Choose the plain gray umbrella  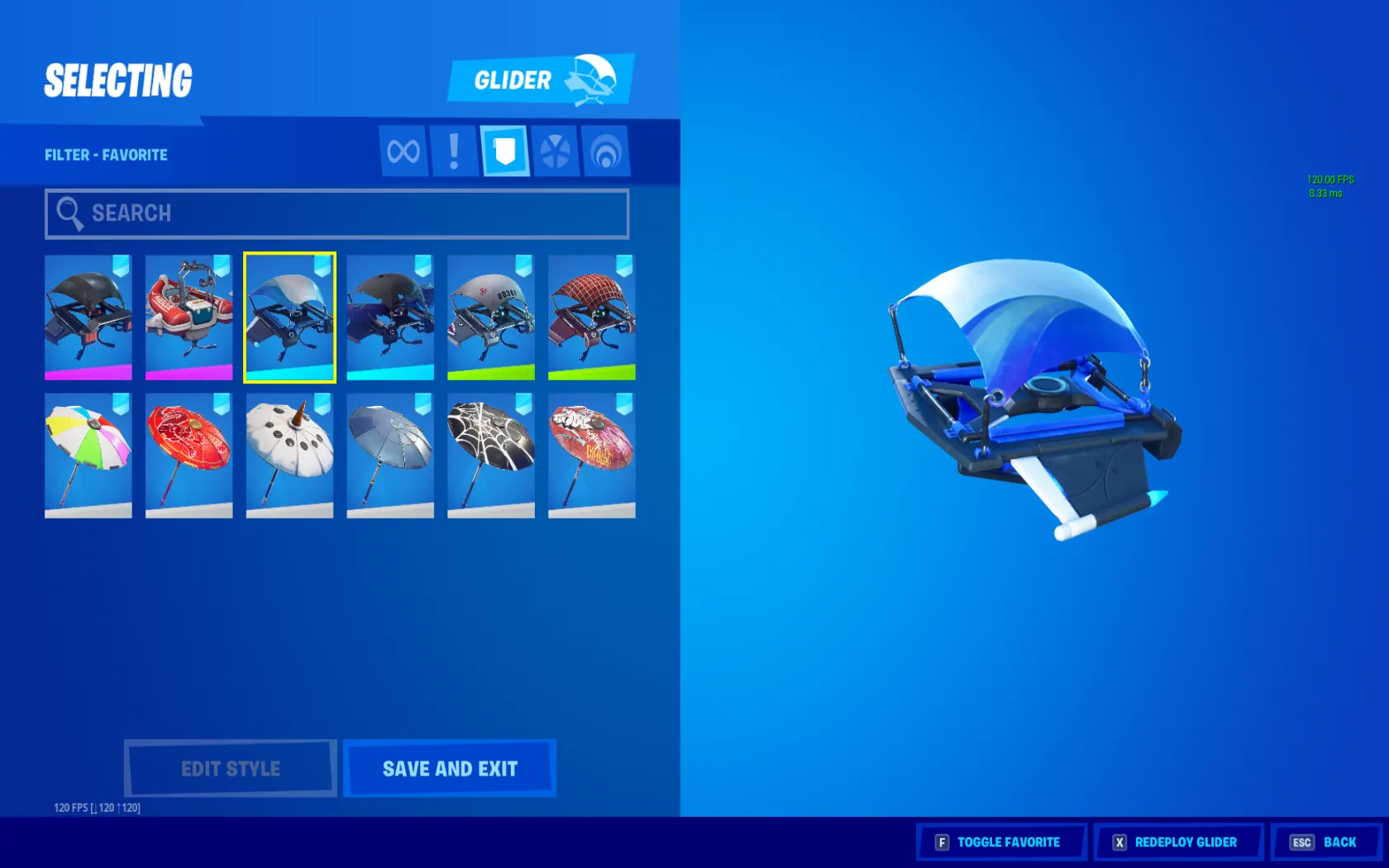[390, 455]
